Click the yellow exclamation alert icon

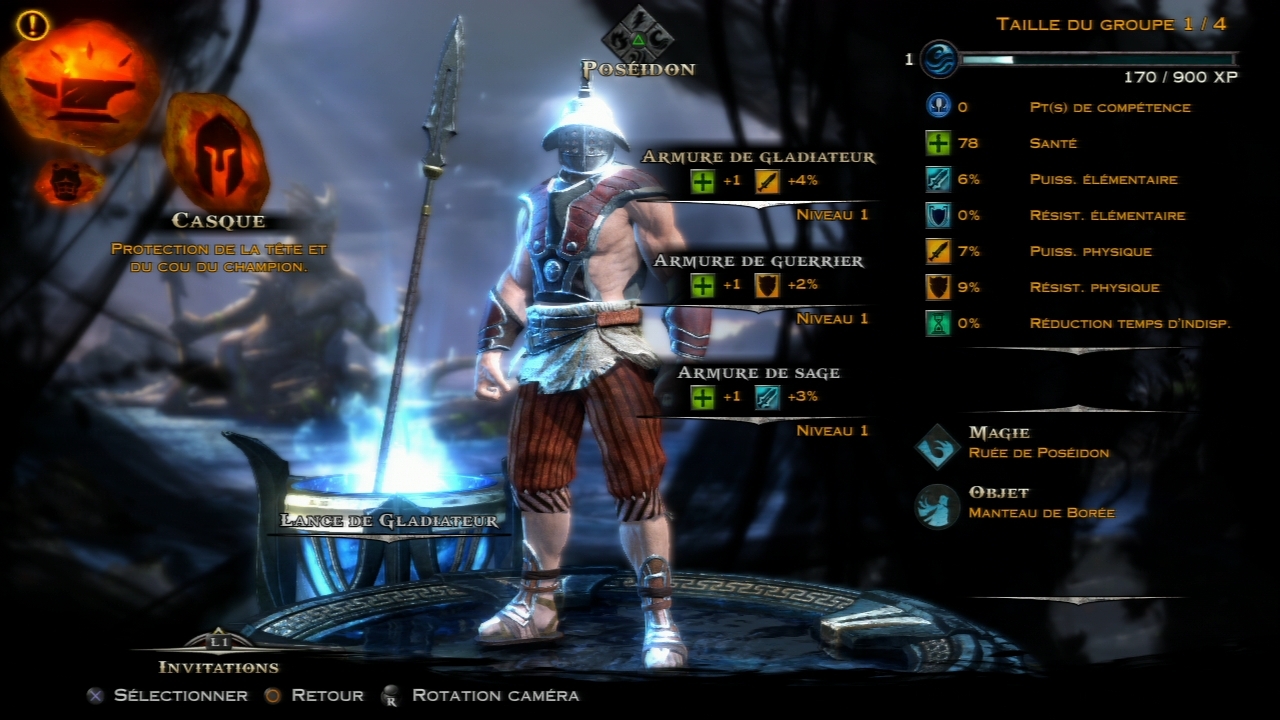tap(33, 24)
